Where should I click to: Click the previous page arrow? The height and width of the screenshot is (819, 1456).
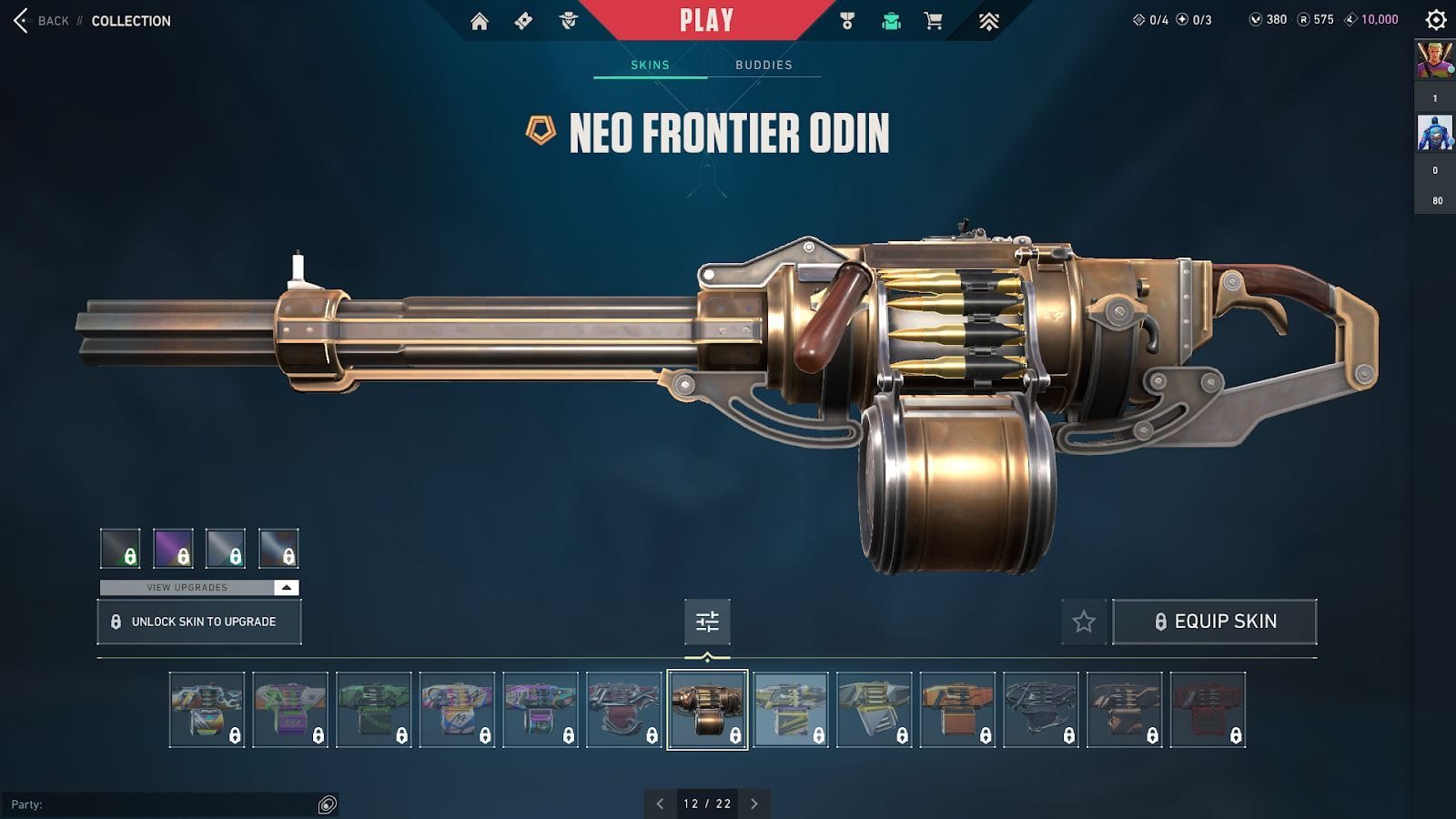click(659, 804)
